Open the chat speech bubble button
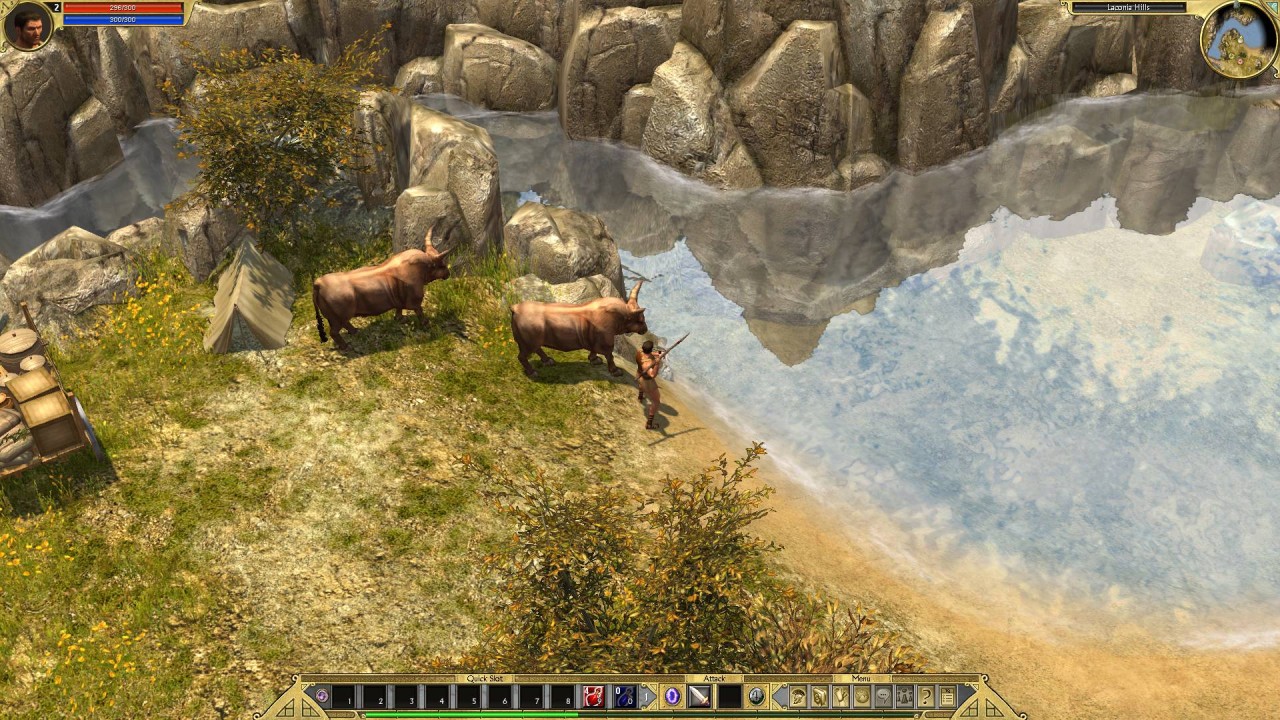Viewport: 1280px width, 720px height. [x=883, y=697]
